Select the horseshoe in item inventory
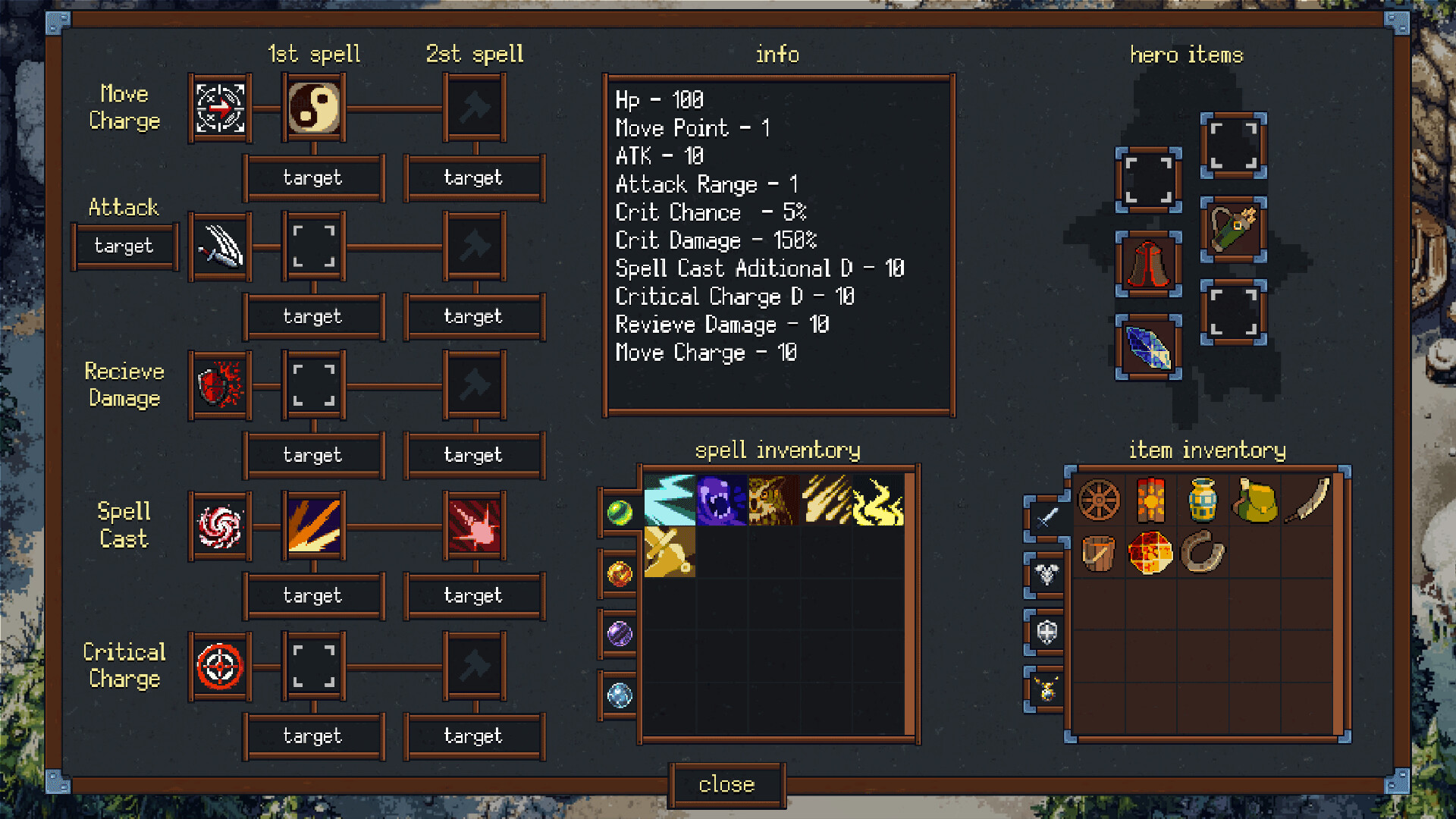 tap(1201, 552)
